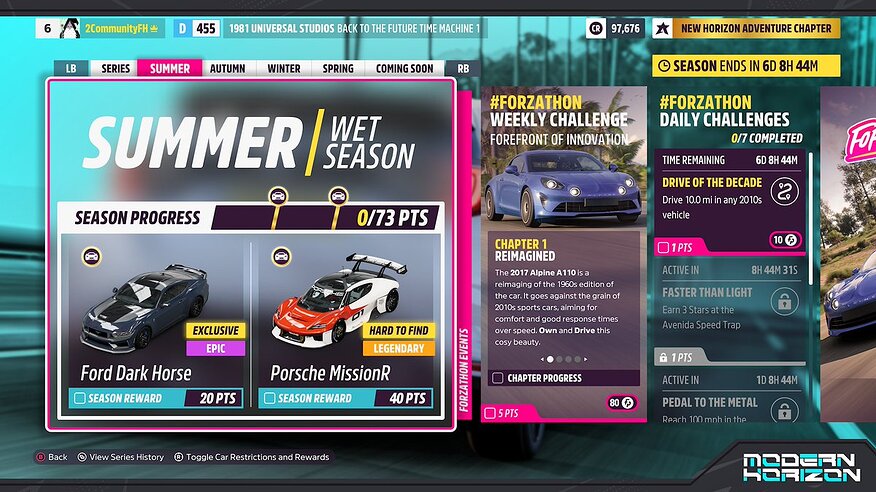This screenshot has height=492, width=876.
Task: Choose the Porsche MissionR reward card
Action: point(347,325)
